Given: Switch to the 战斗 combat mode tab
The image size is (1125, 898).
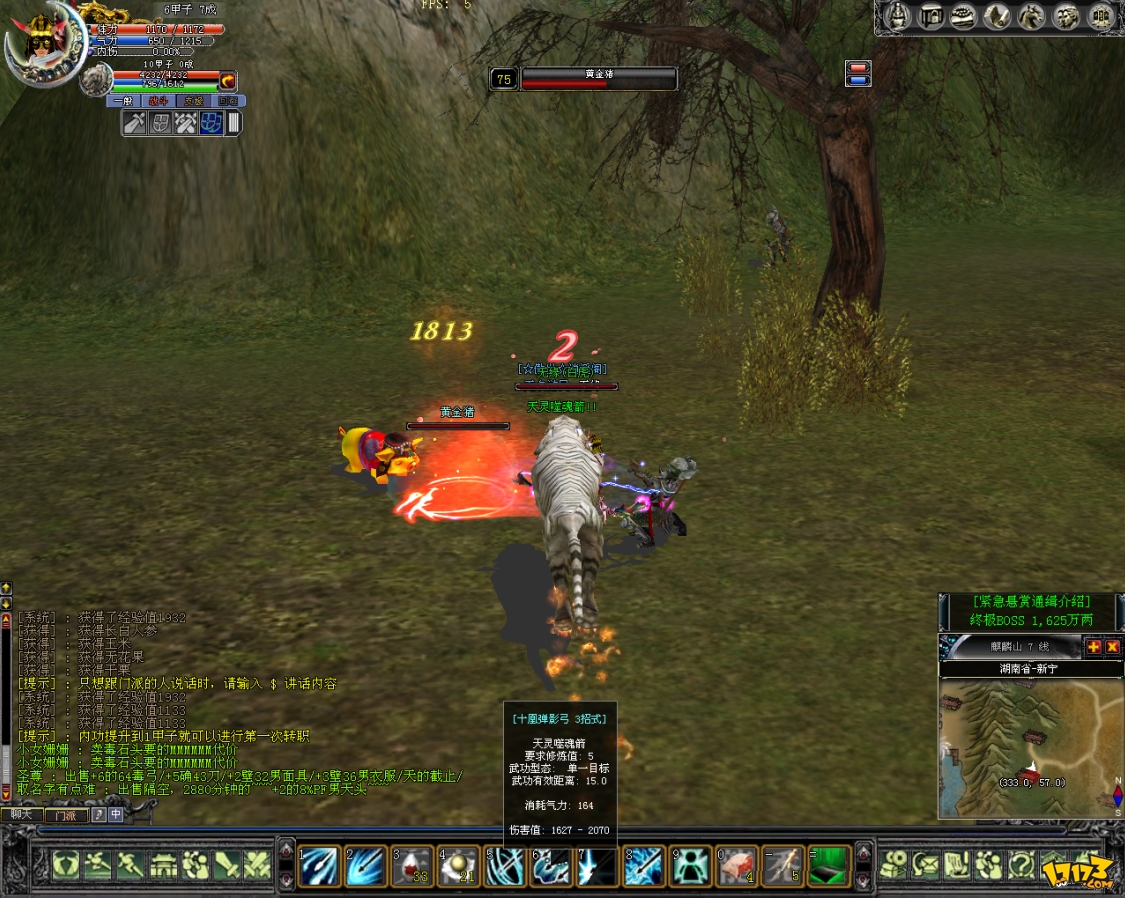Looking at the screenshot, I should pyautogui.click(x=158, y=101).
